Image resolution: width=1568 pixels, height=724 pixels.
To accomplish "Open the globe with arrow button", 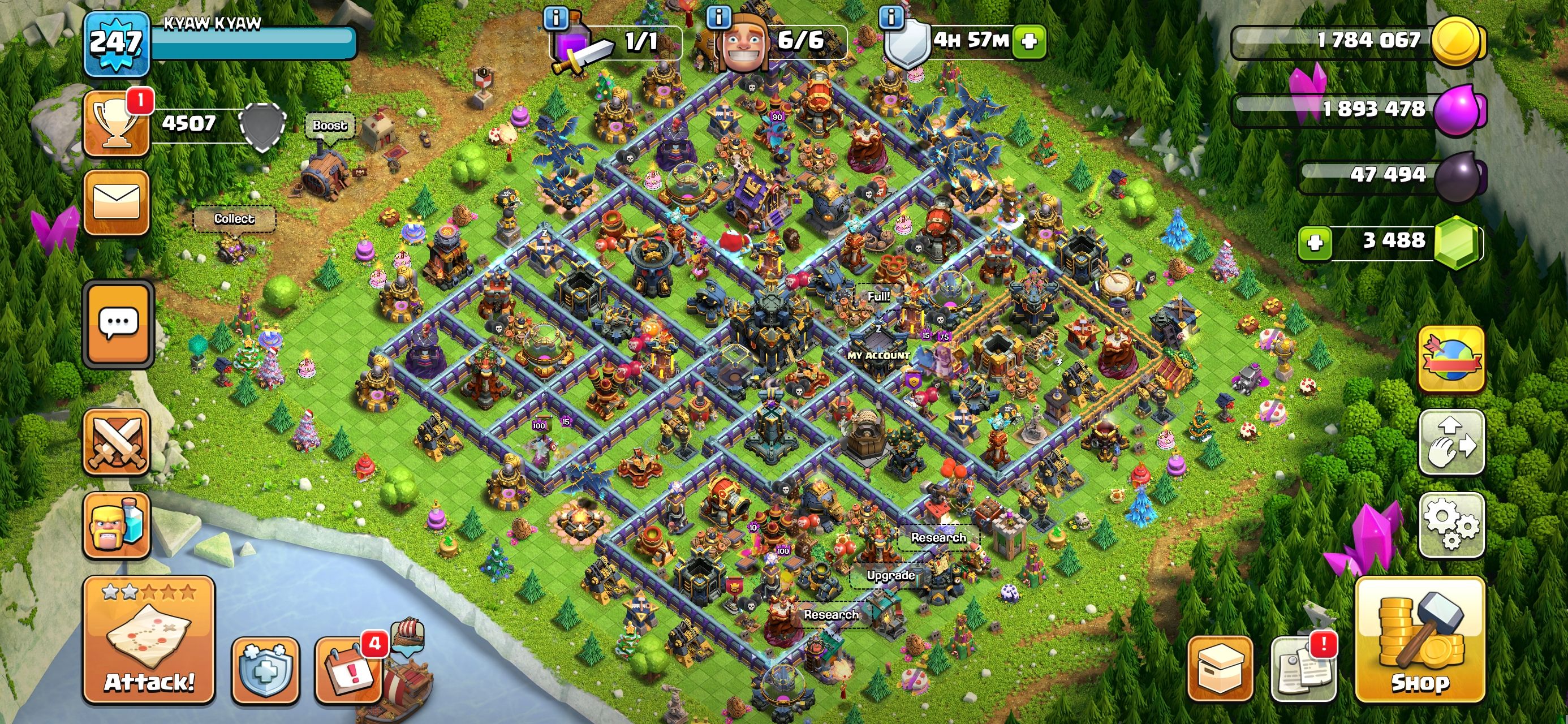I will [x=1451, y=359].
